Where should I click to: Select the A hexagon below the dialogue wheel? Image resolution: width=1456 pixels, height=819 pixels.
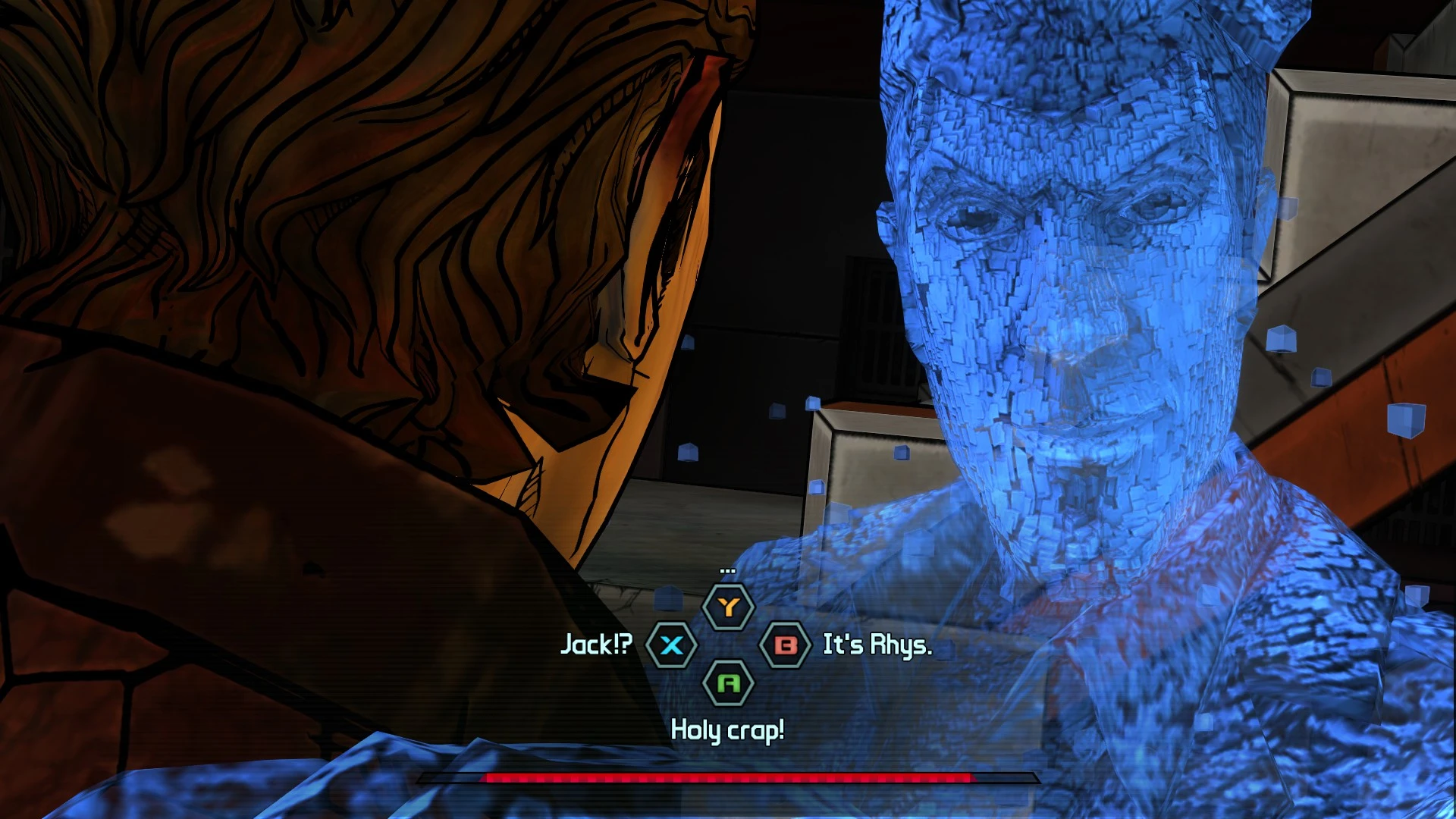(x=729, y=683)
